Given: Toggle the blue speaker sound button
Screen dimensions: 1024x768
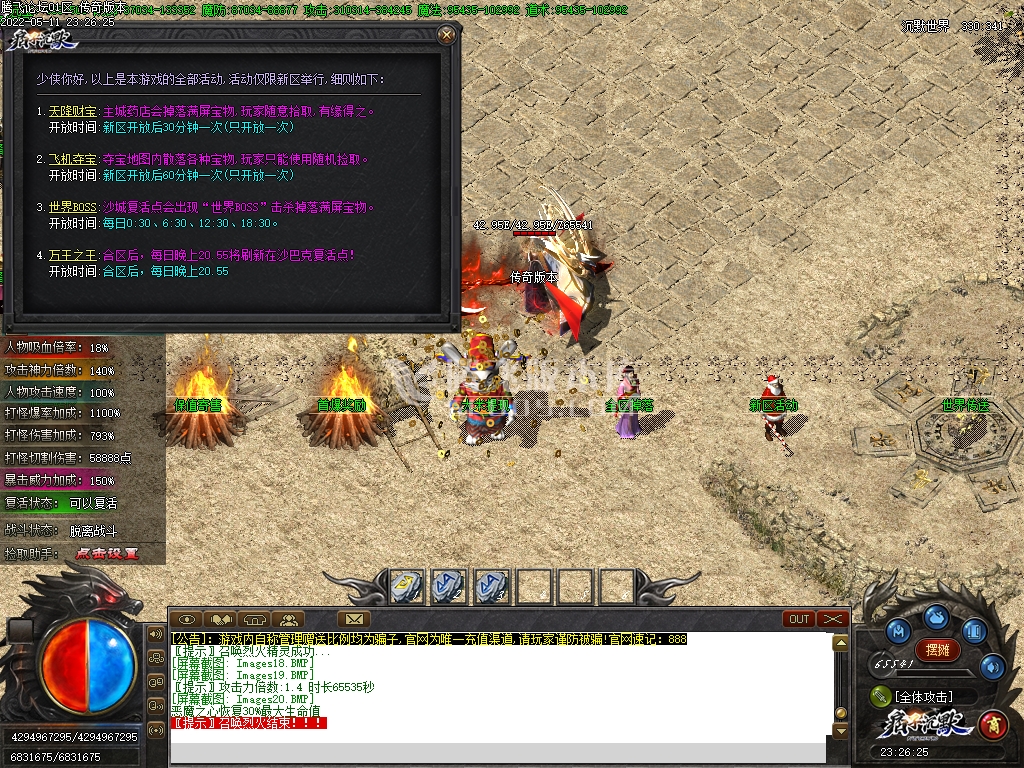Looking at the screenshot, I should [991, 665].
